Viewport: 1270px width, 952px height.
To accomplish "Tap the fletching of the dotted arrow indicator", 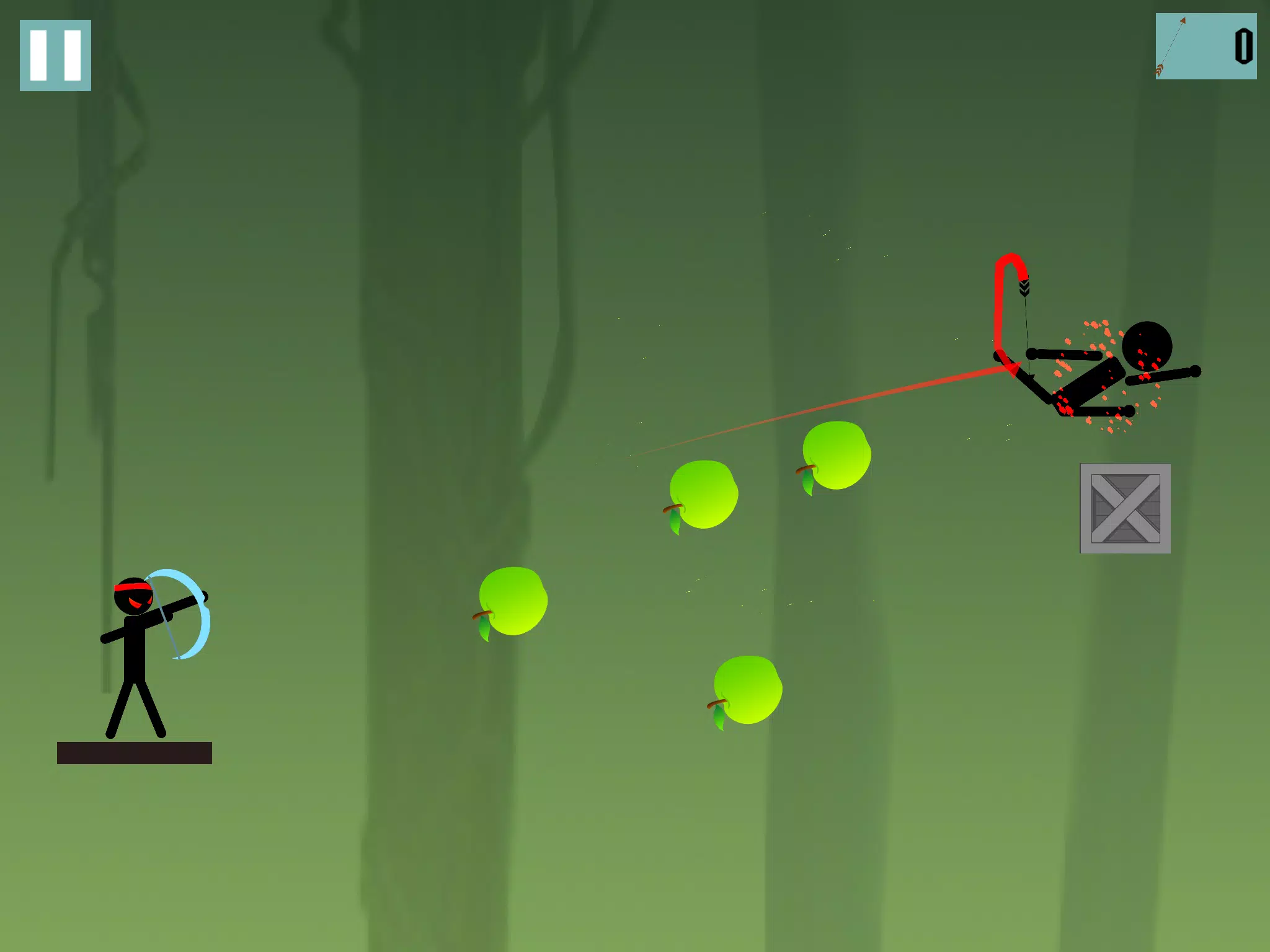I will 1160,71.
